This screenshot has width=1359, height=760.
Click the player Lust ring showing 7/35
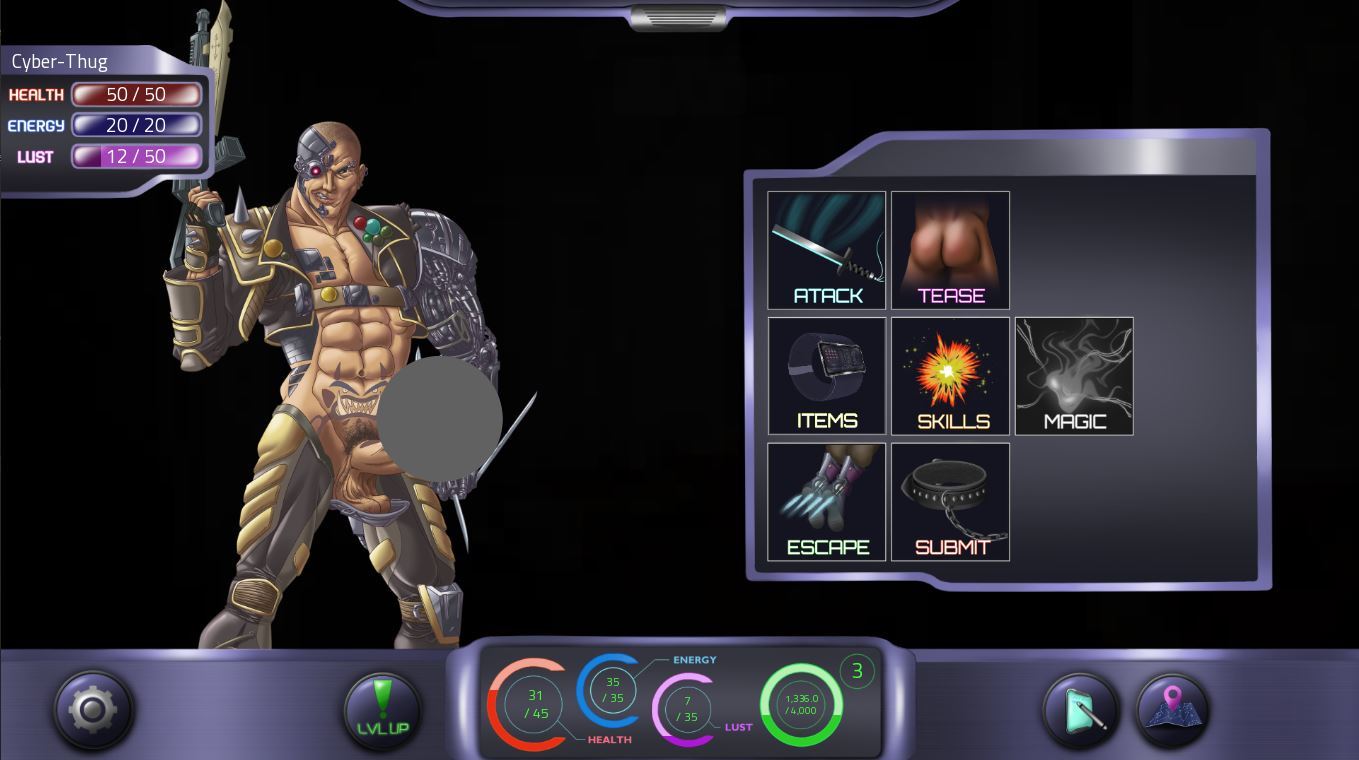[687, 704]
